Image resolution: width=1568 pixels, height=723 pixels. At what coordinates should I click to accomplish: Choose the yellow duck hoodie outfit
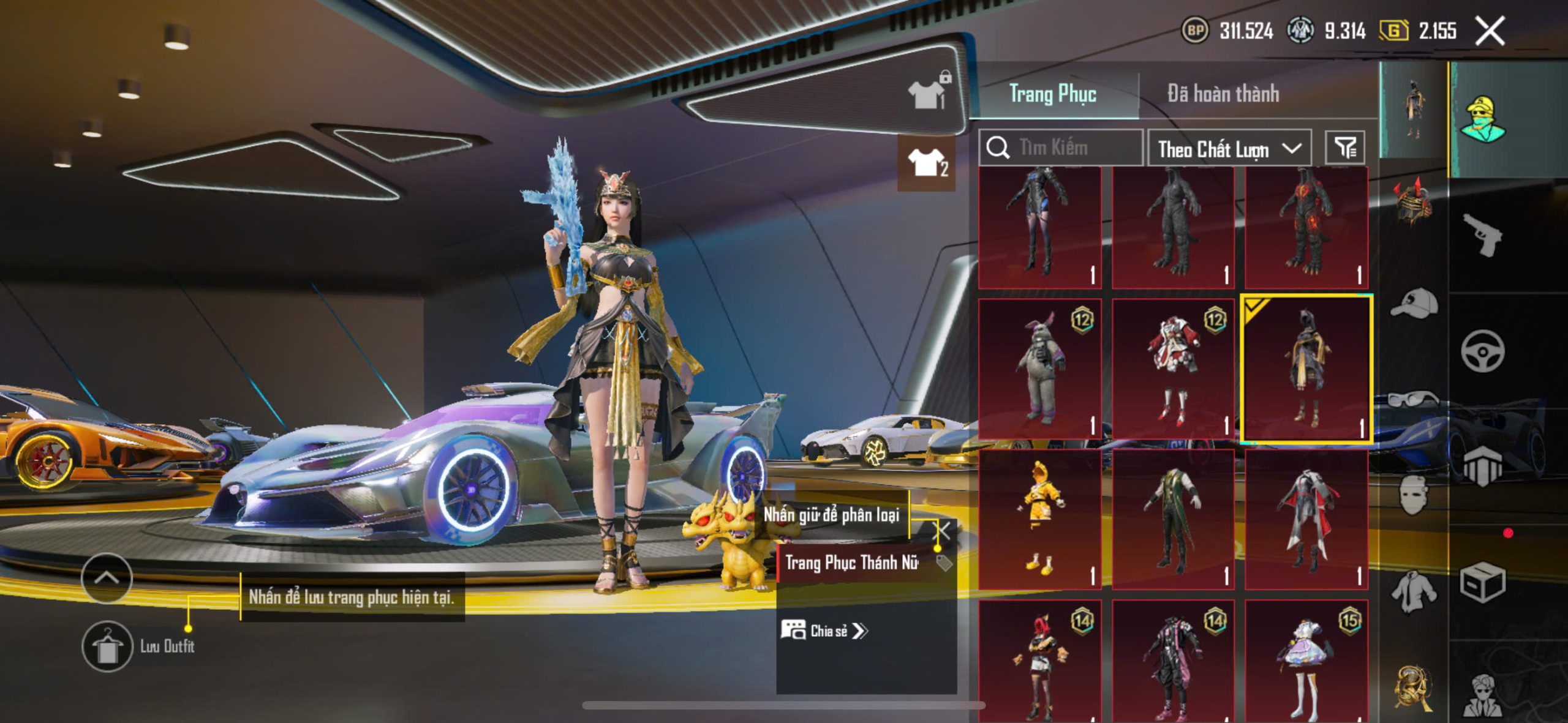1039,519
